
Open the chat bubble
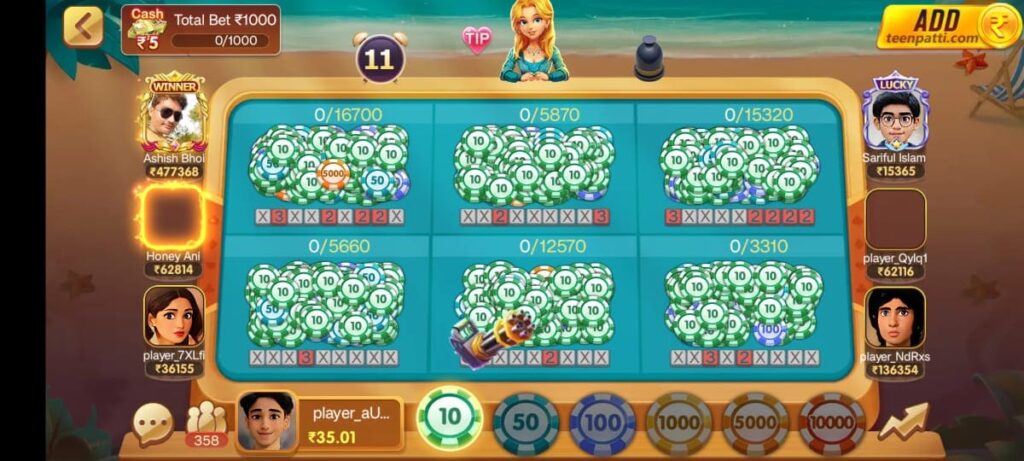coord(153,423)
